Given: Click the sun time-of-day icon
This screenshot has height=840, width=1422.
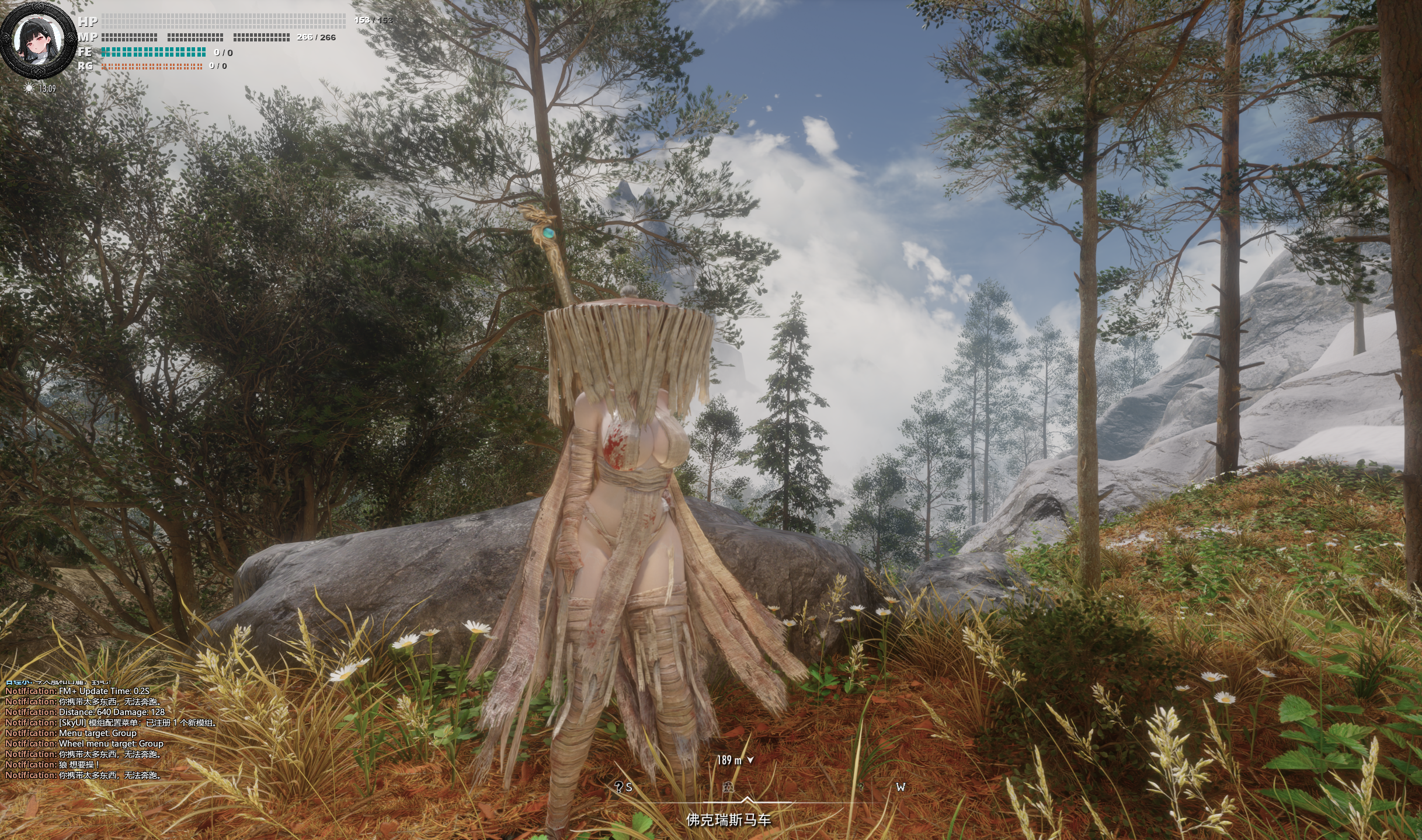Looking at the screenshot, I should point(29,88).
